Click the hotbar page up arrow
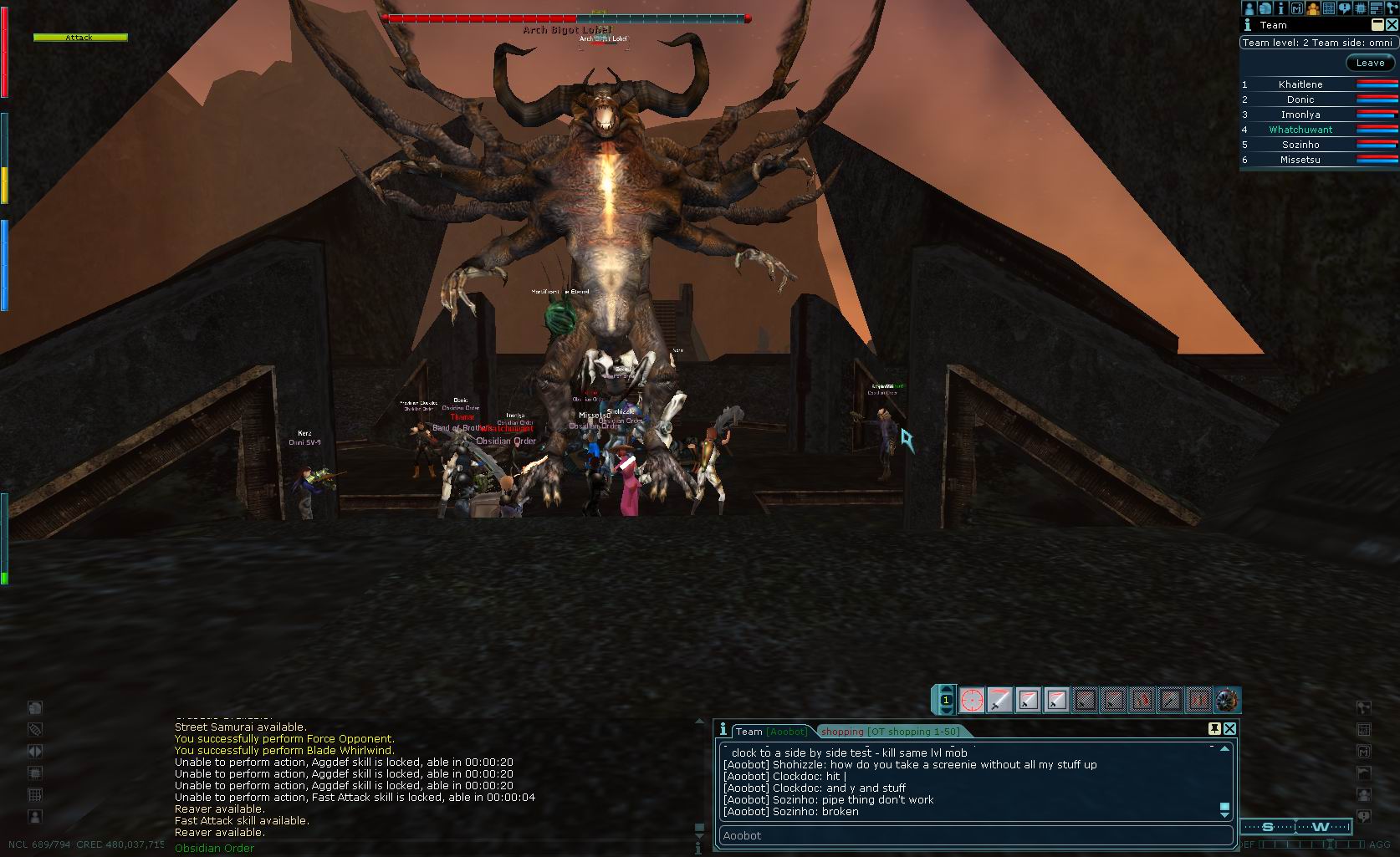The image size is (1400, 857). tap(946, 690)
